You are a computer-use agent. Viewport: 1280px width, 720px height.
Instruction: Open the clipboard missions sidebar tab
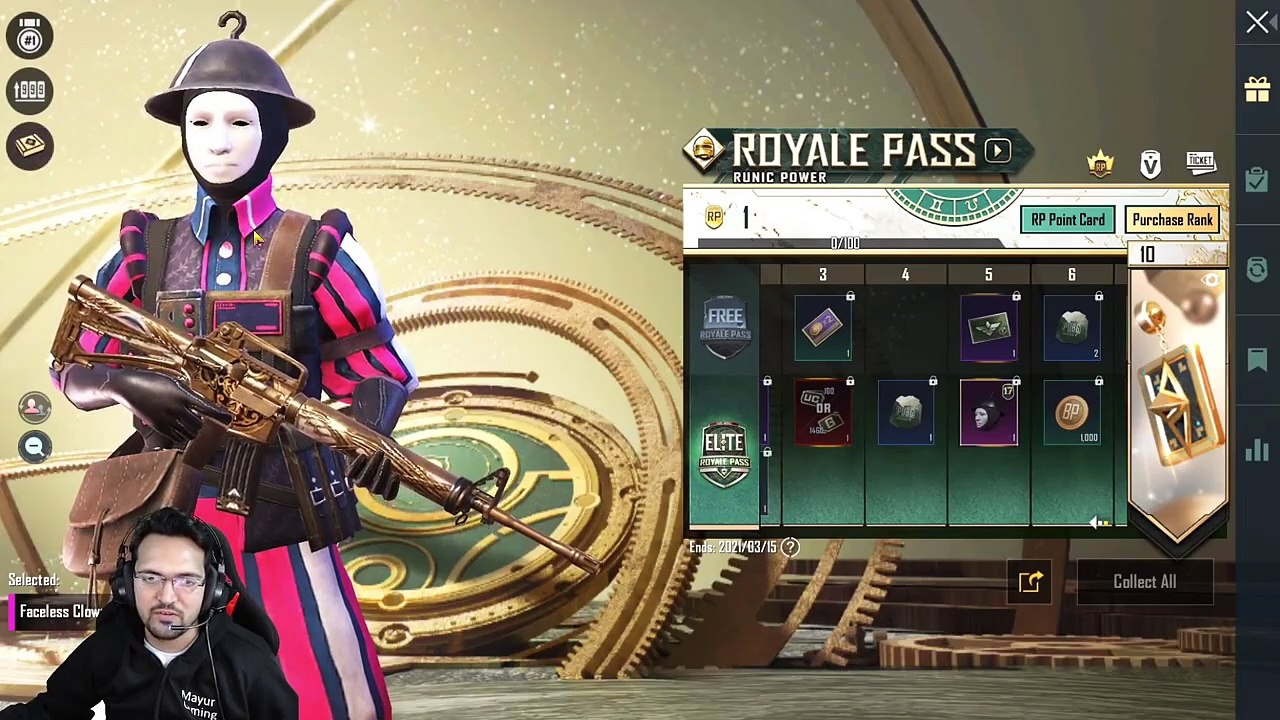point(1257,180)
